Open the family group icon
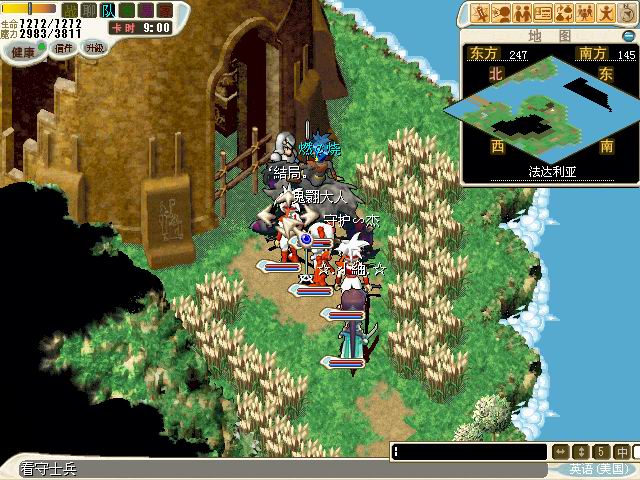 point(584,13)
